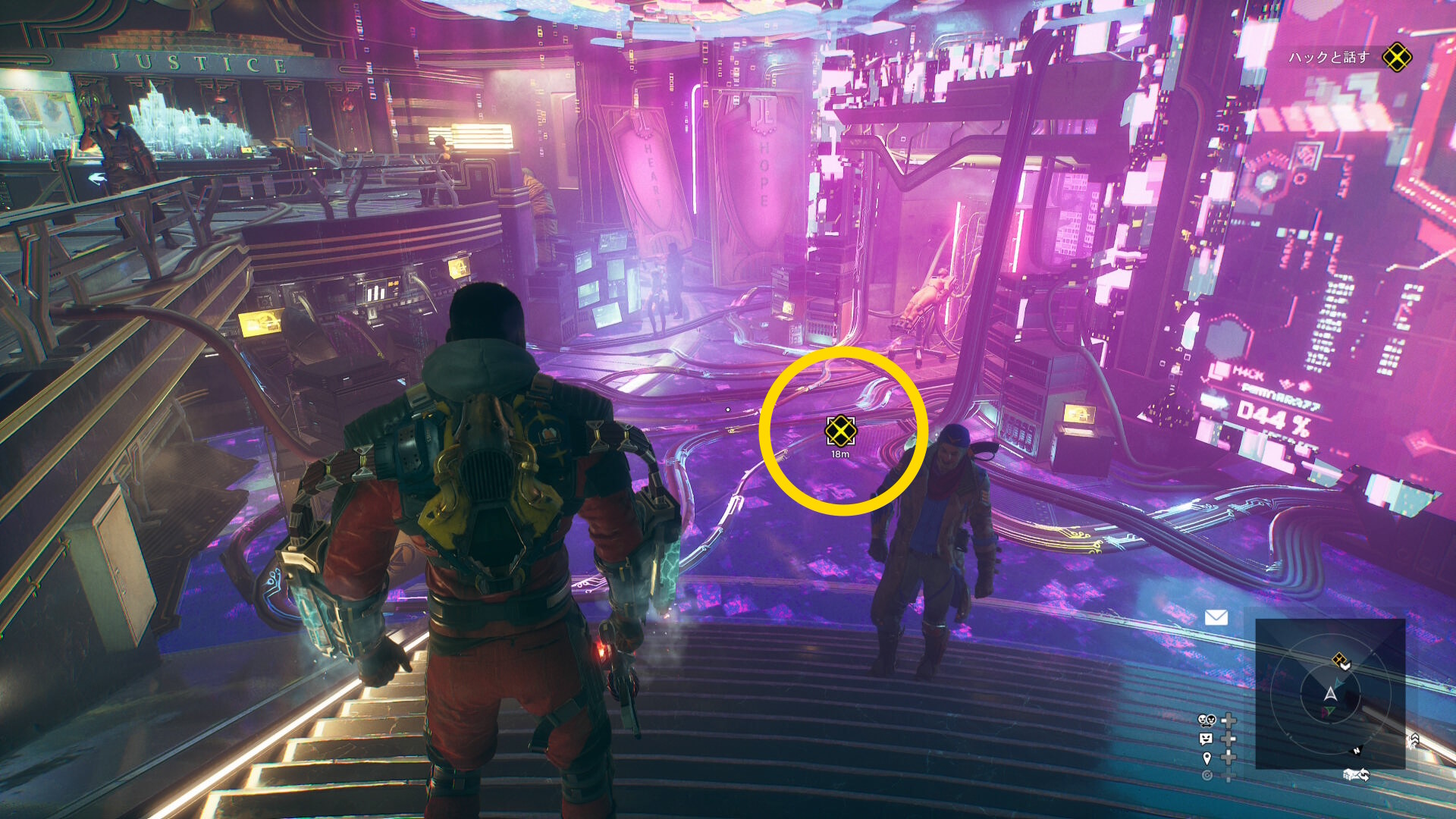Click the yellow objective waypoint marker at 18m
Image resolution: width=1456 pixels, height=819 pixels.
tap(840, 431)
